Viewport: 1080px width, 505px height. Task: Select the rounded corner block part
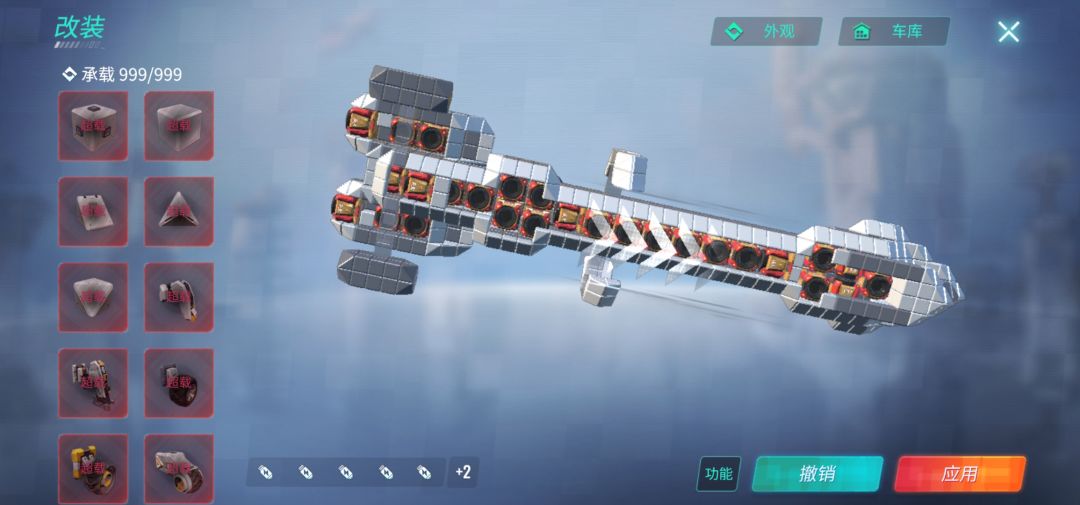(93, 297)
